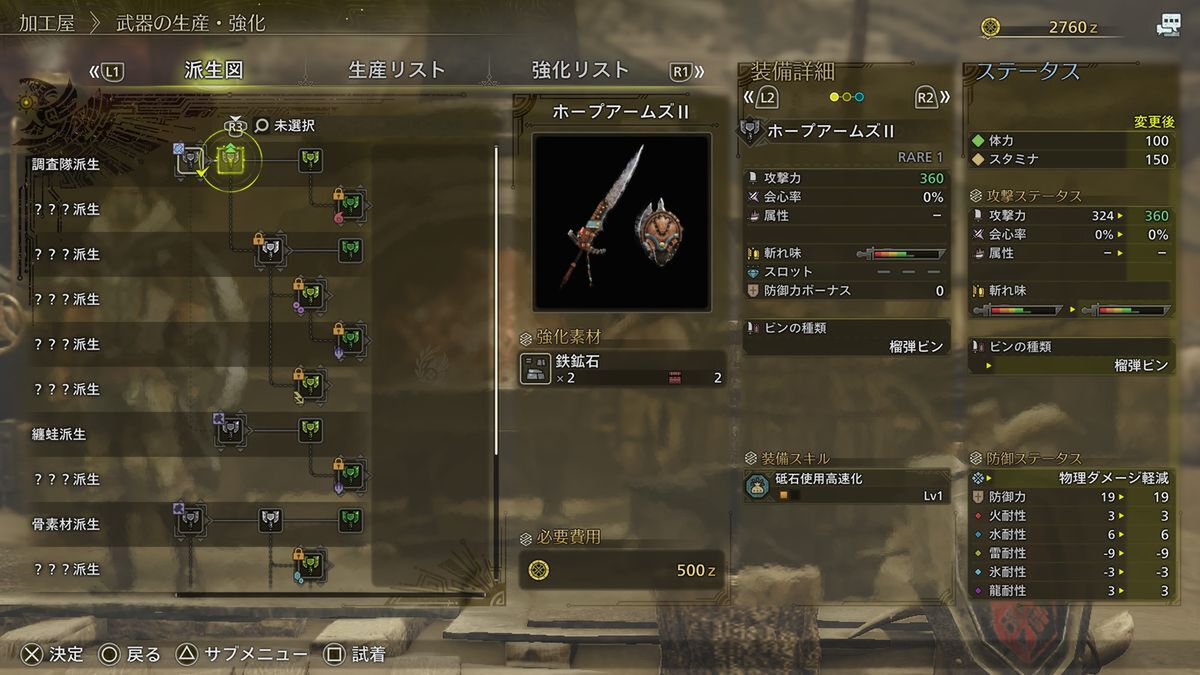The width and height of the screenshot is (1200, 675).
Task: Click the 鉄鉱石 upgrade material row
Action: 621,369
